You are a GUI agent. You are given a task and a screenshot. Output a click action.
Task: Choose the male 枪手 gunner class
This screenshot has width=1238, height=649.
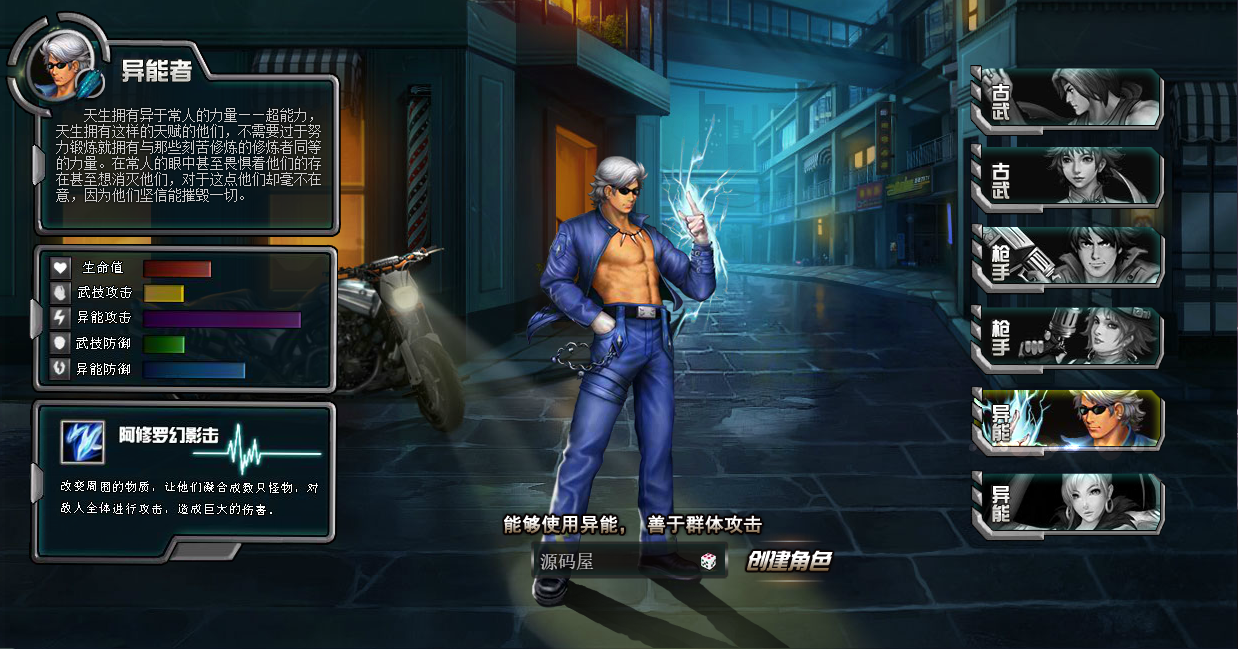point(1066,257)
